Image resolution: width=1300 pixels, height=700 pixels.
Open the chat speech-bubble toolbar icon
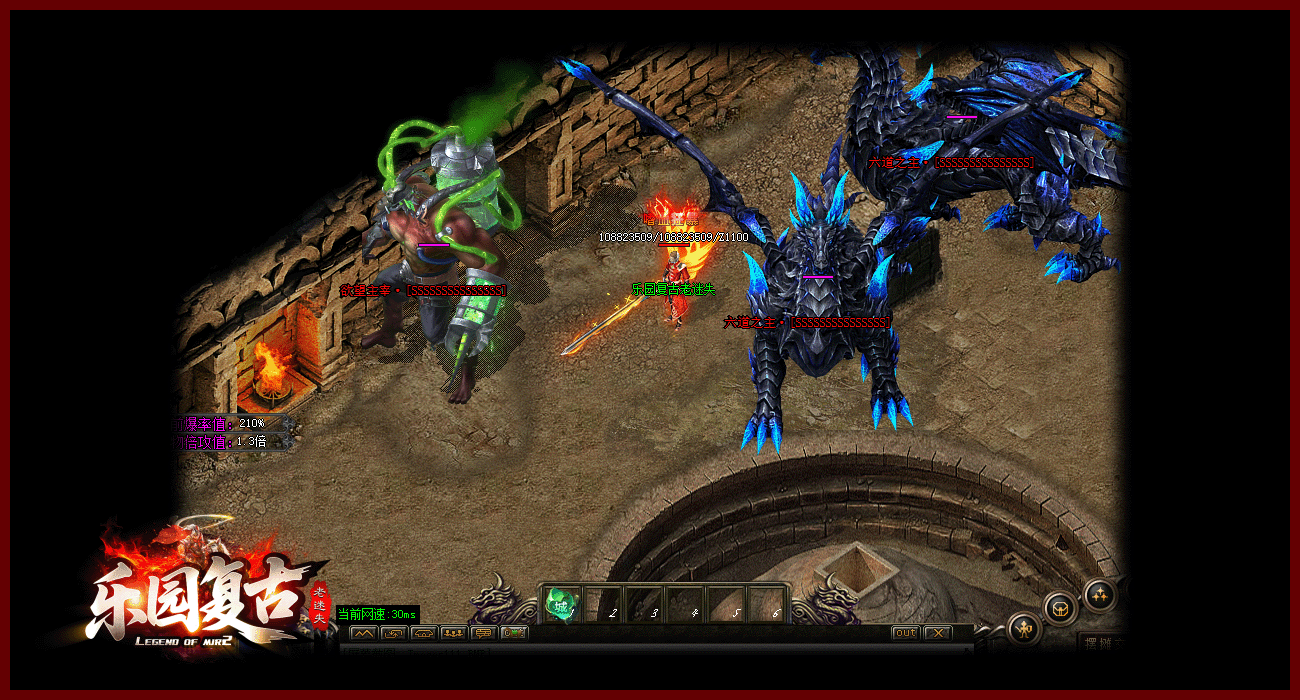pyautogui.click(x=484, y=633)
